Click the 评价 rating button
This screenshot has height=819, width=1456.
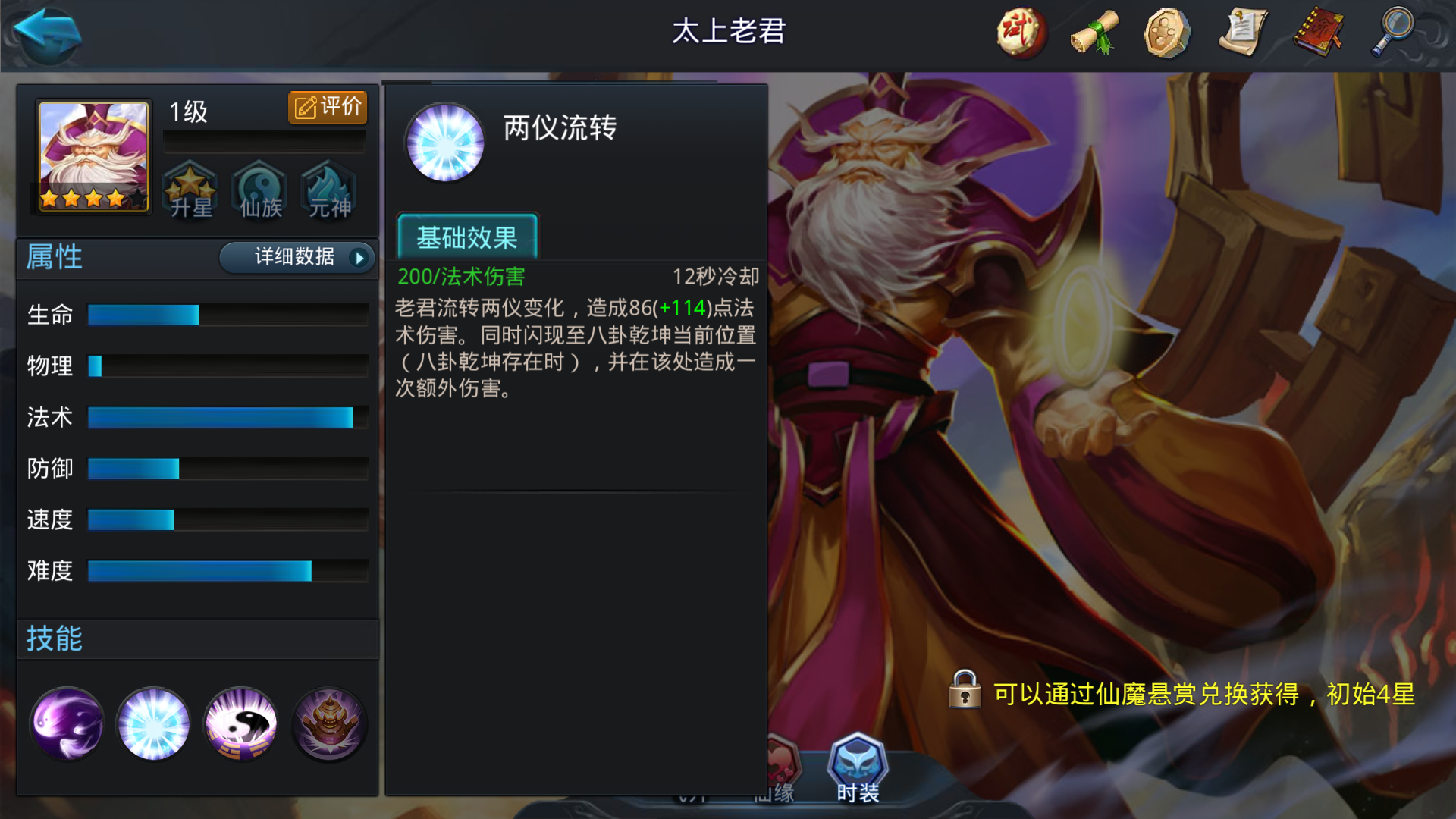pos(328,106)
